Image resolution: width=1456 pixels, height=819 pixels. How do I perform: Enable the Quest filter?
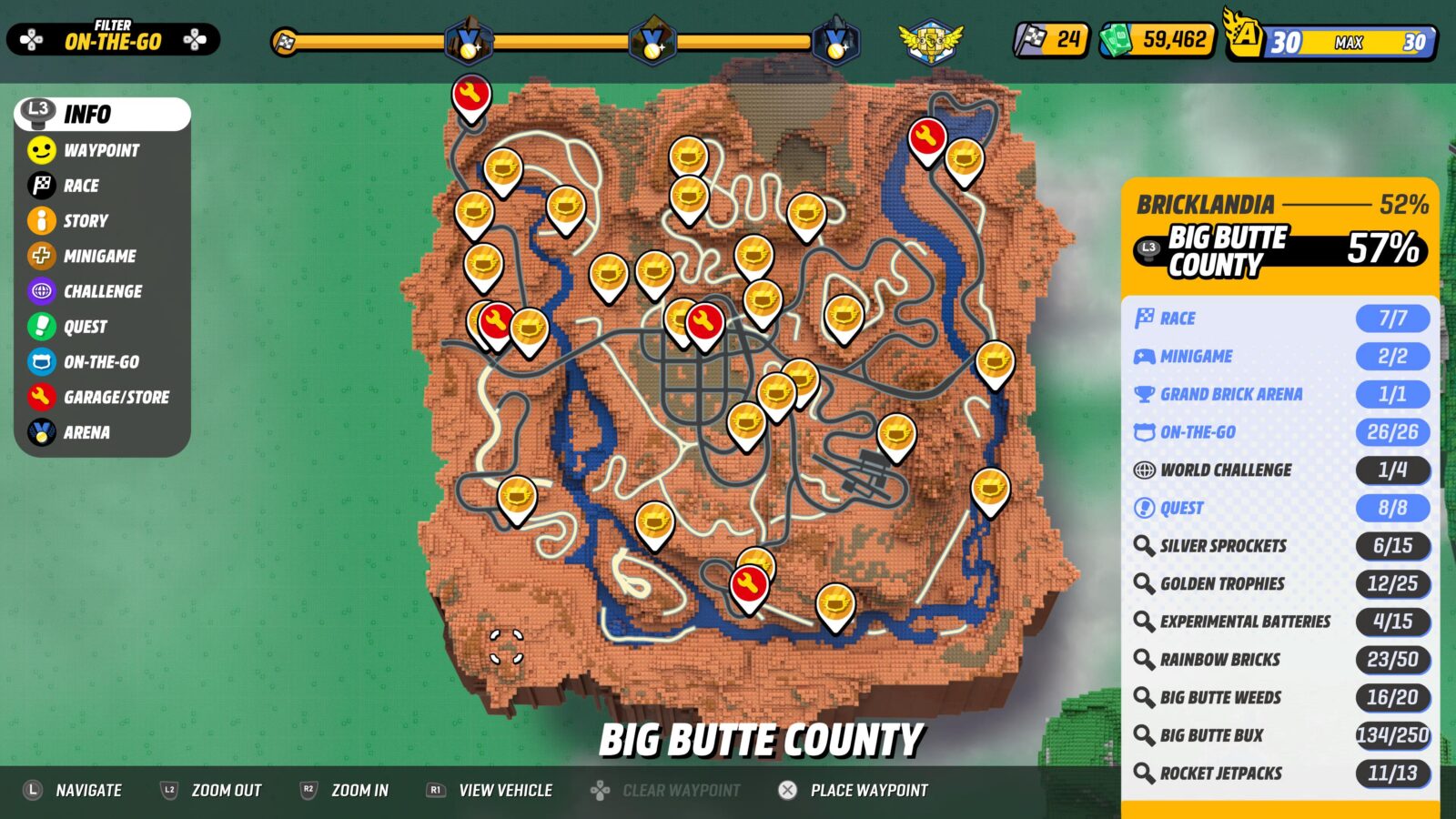click(40, 327)
